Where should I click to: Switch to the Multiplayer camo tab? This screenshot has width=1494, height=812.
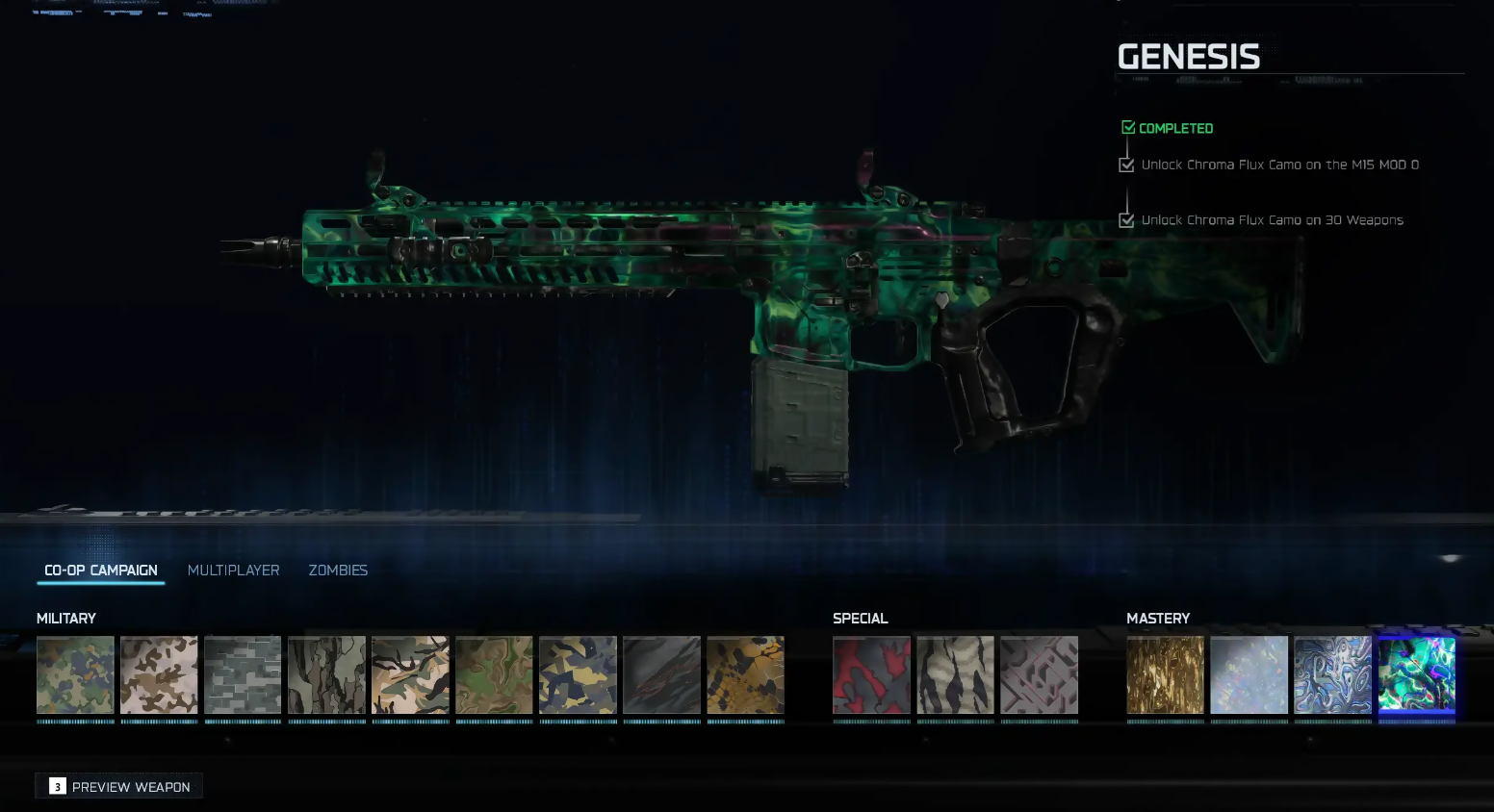[233, 571]
